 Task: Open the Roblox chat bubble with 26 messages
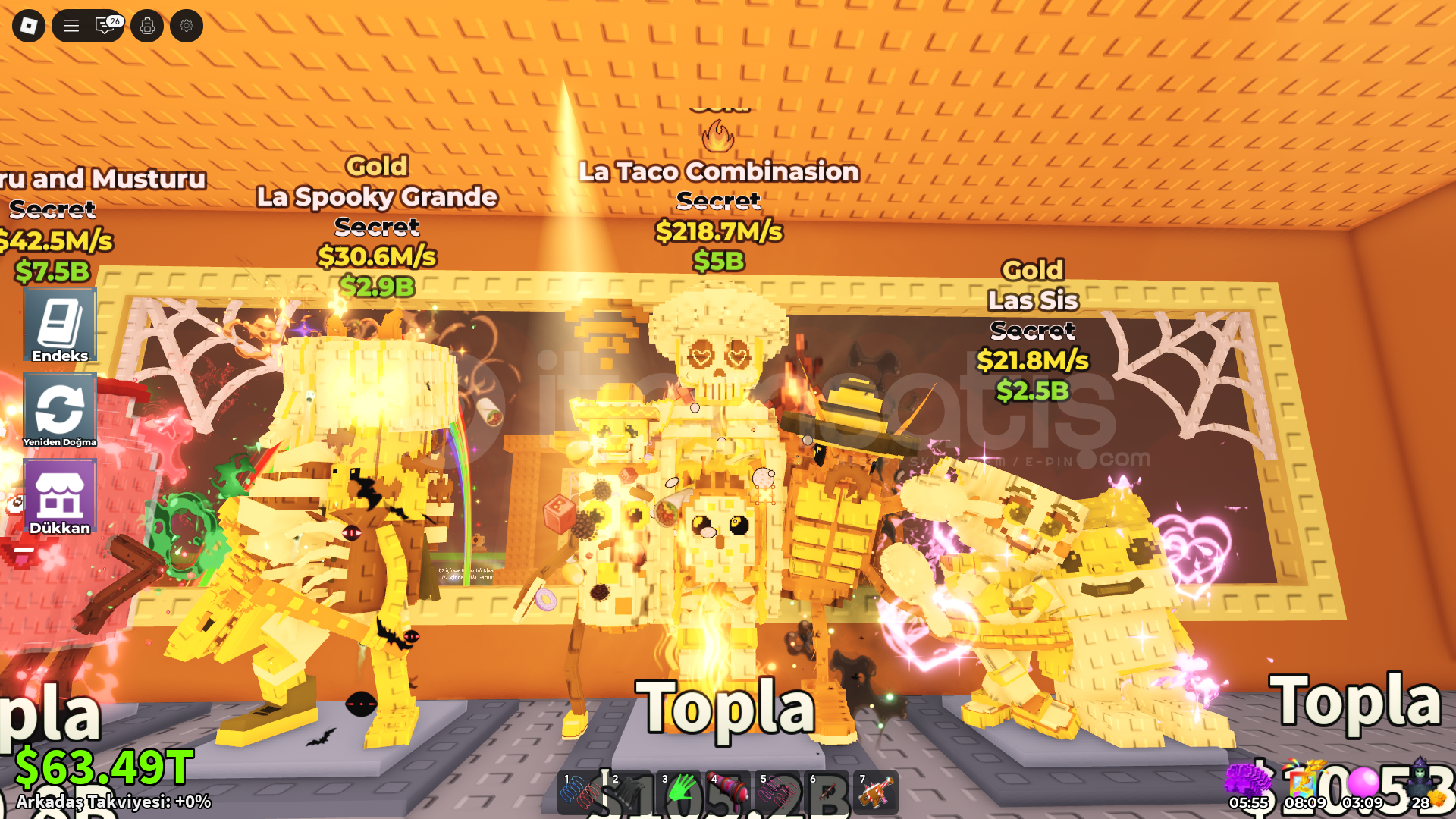coord(104,25)
